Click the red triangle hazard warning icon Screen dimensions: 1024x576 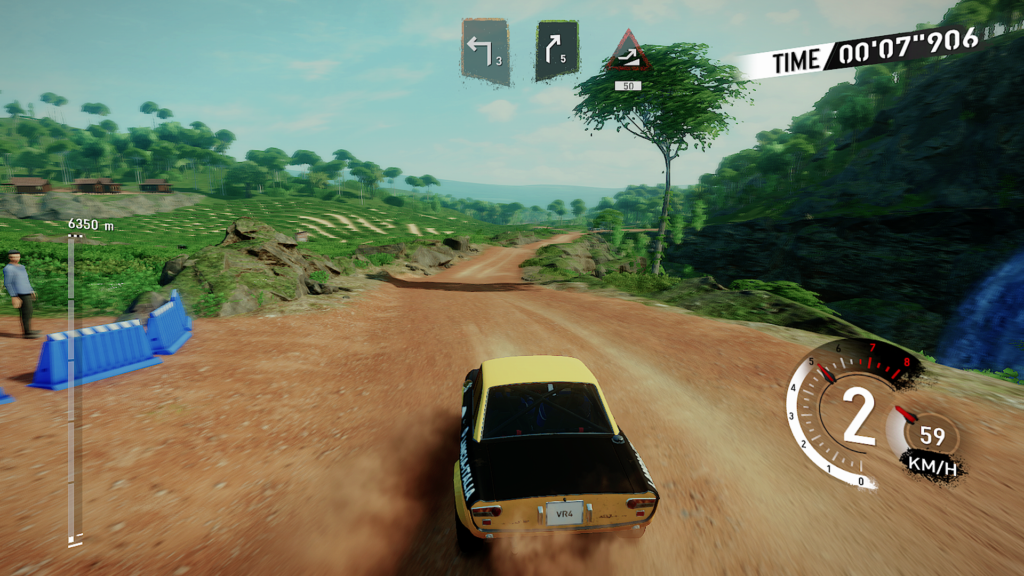(x=629, y=53)
